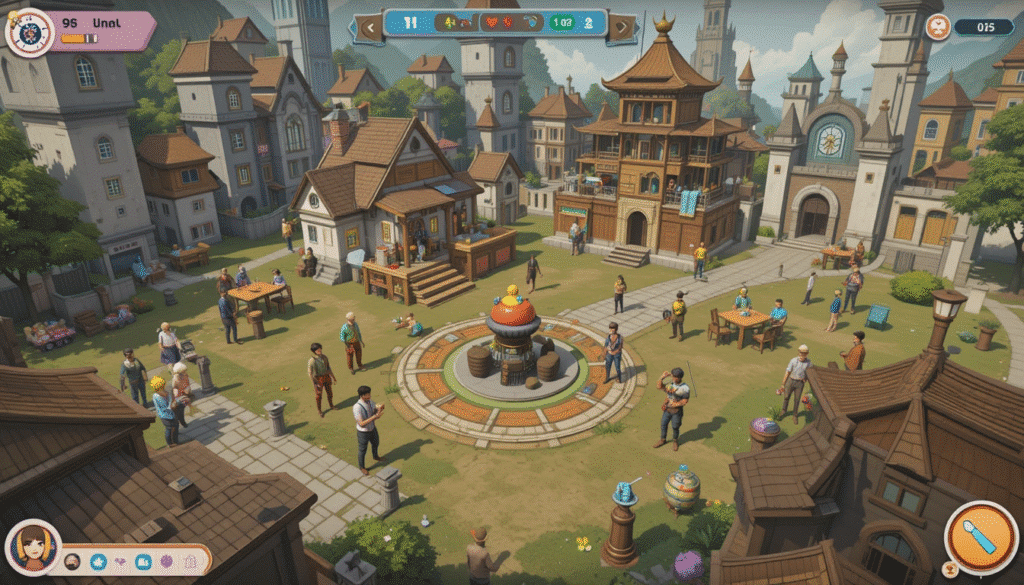Click the green 103 counter pill

[x=561, y=22]
